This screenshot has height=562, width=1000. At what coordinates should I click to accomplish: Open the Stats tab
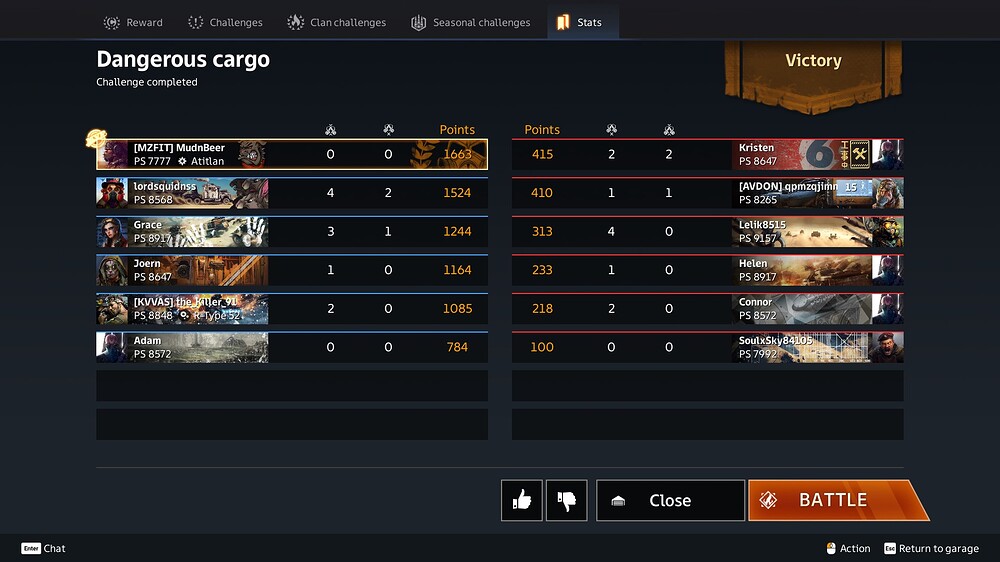point(580,22)
